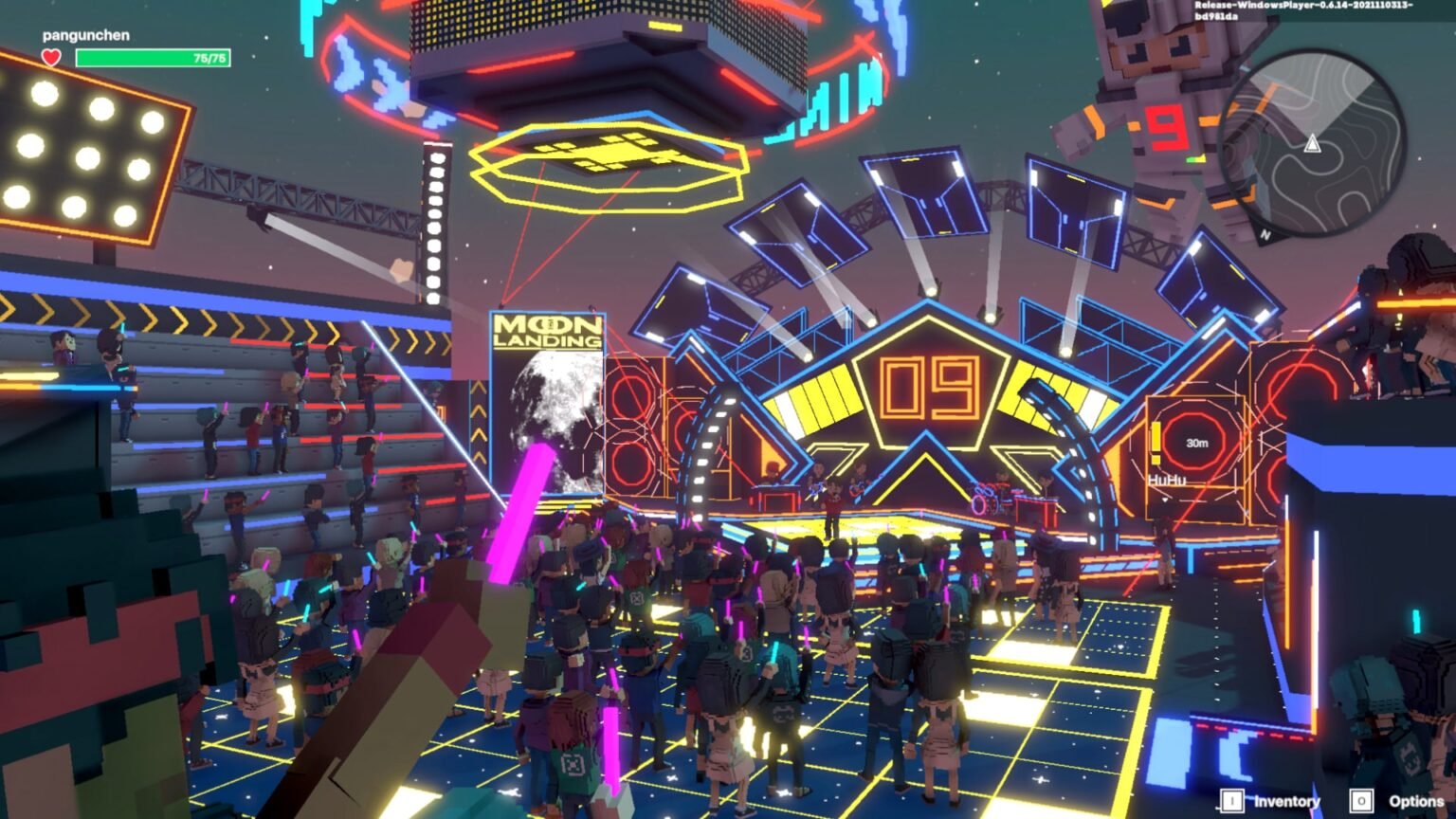Click the circular minimap
The image size is (1456, 819).
coord(1312,144)
